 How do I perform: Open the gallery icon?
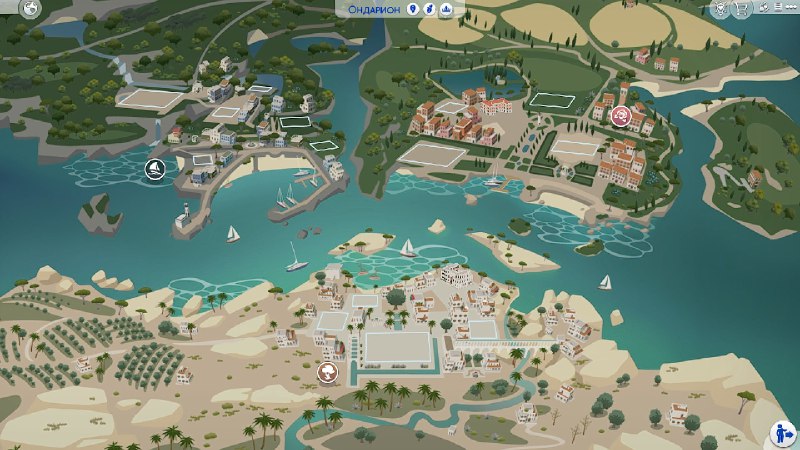point(763,8)
